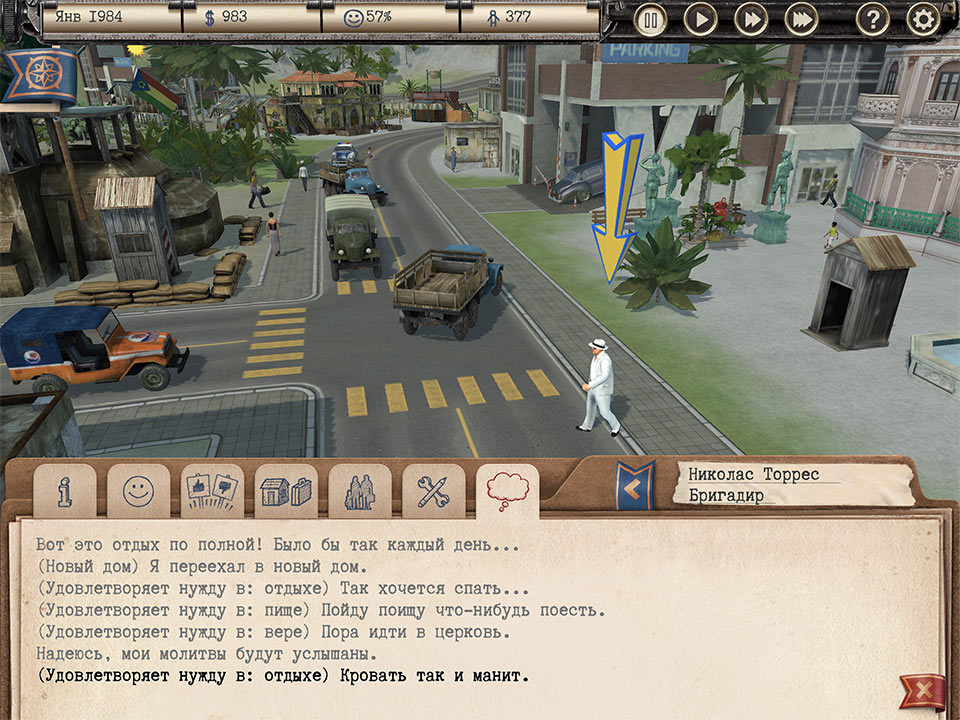Click the blue back arrow button
Screen dimensions: 960x720
634,486
